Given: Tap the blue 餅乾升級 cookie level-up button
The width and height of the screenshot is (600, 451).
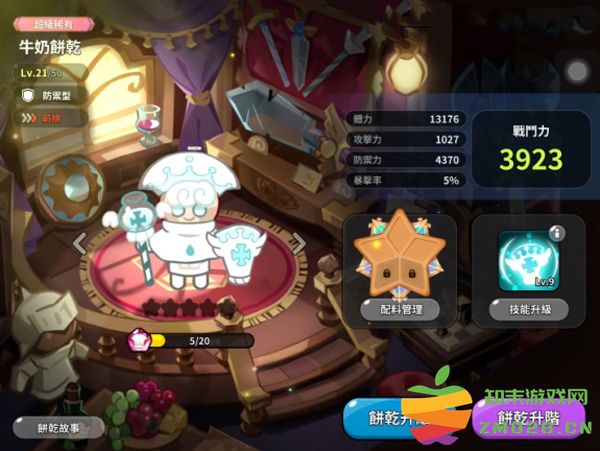Looking at the screenshot, I should pyautogui.click(x=393, y=419).
